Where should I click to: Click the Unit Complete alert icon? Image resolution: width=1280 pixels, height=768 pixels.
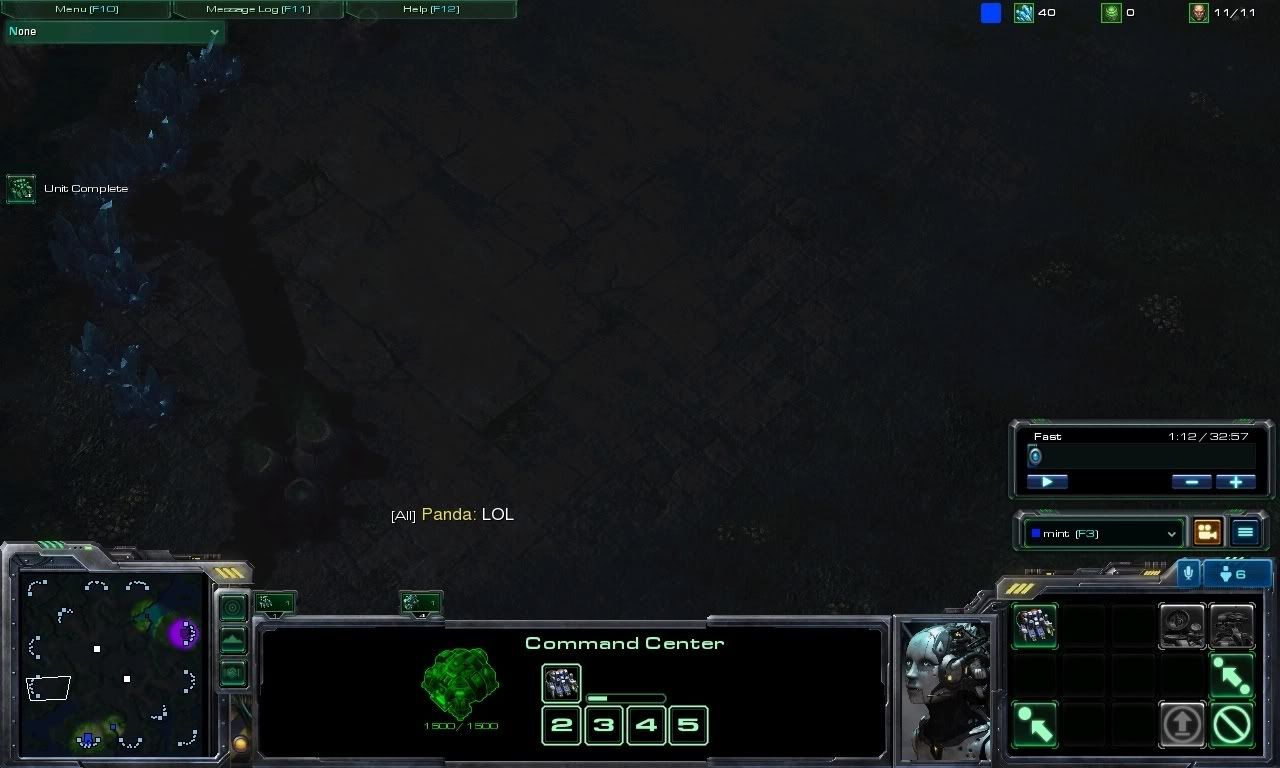click(20, 188)
